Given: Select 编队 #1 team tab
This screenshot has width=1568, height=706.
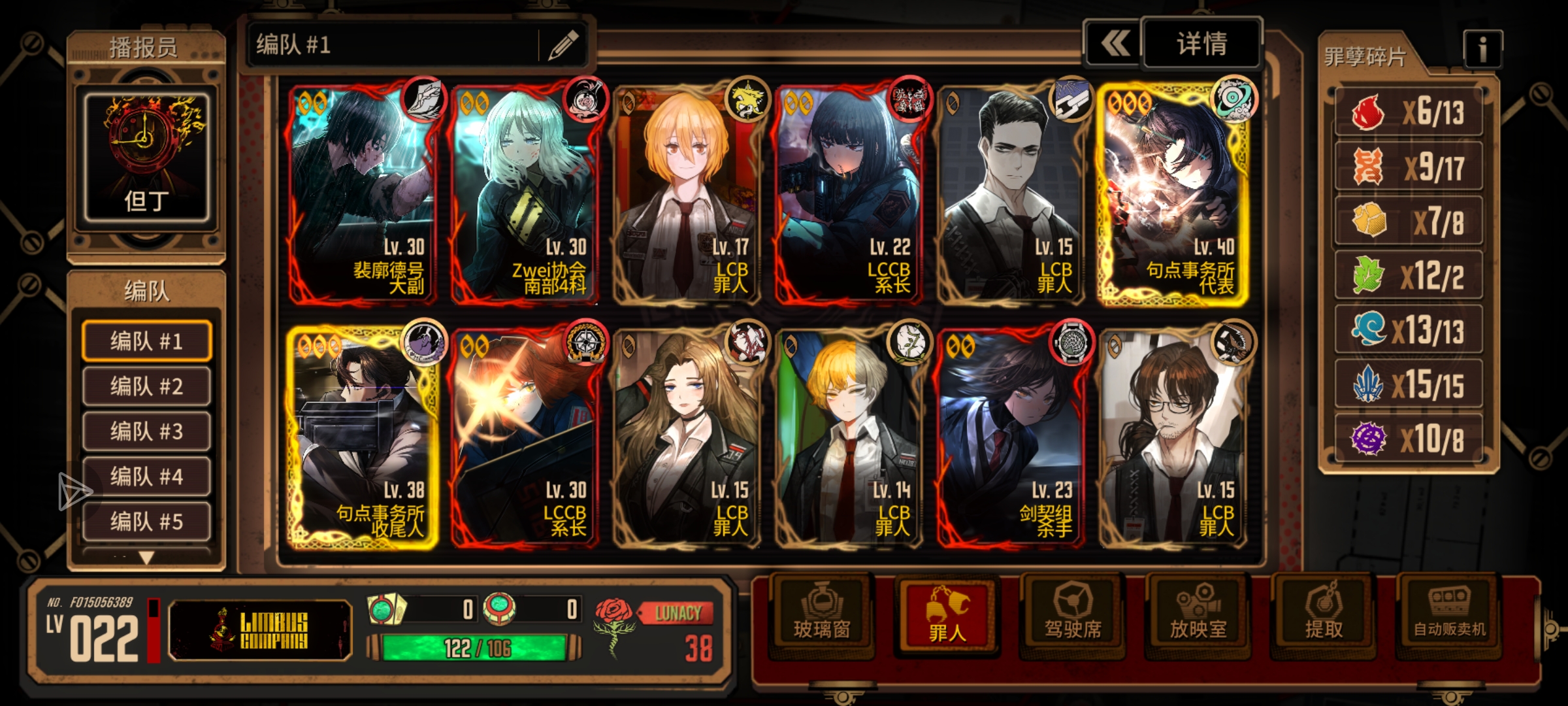Looking at the screenshot, I should 146,341.
